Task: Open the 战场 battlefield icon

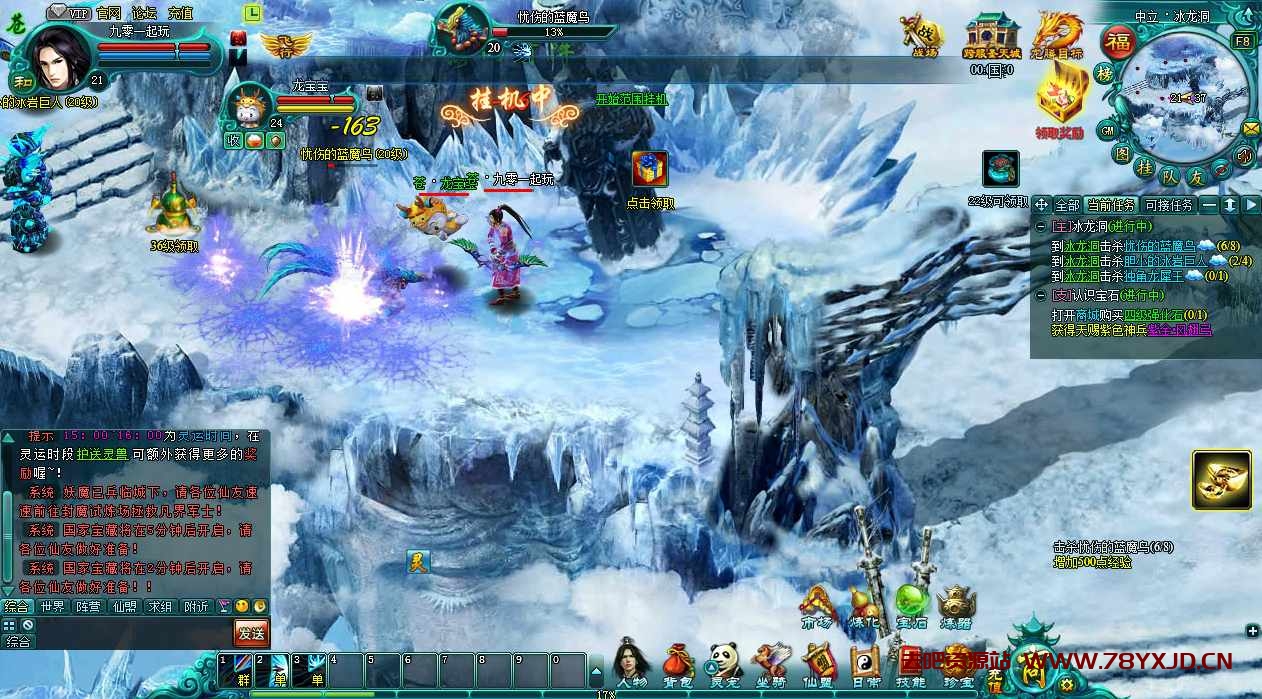Action: point(918,34)
